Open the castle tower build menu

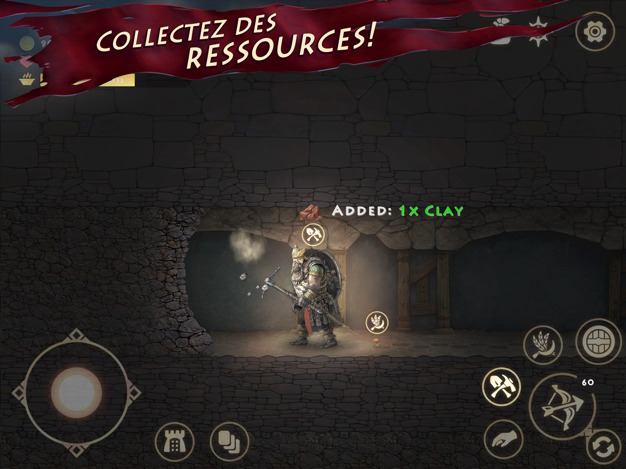point(174,442)
